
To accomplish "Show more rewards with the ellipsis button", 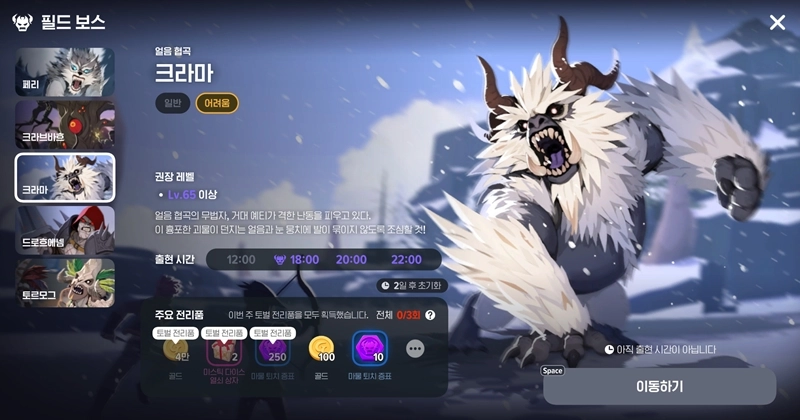I will (x=415, y=349).
